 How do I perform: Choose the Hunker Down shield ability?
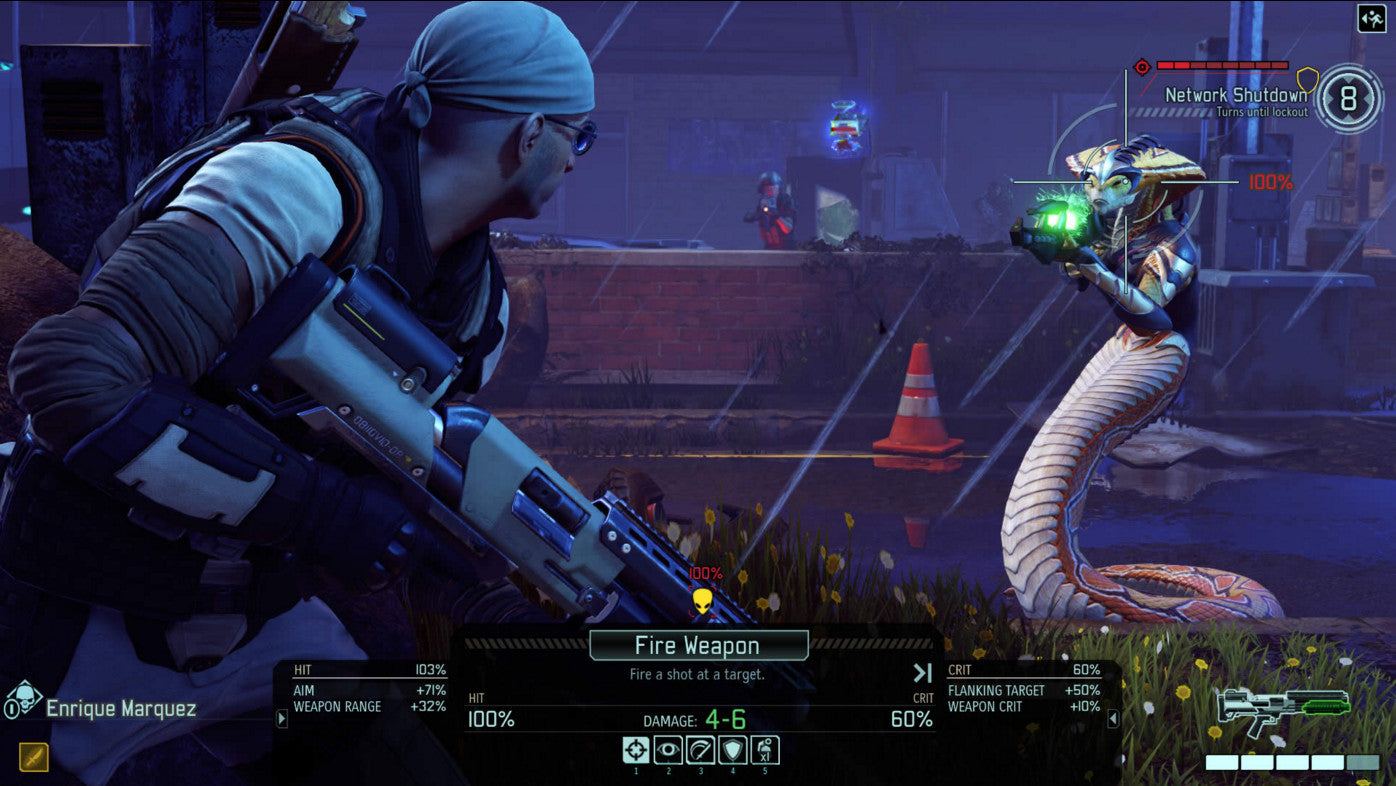pyautogui.click(x=733, y=748)
